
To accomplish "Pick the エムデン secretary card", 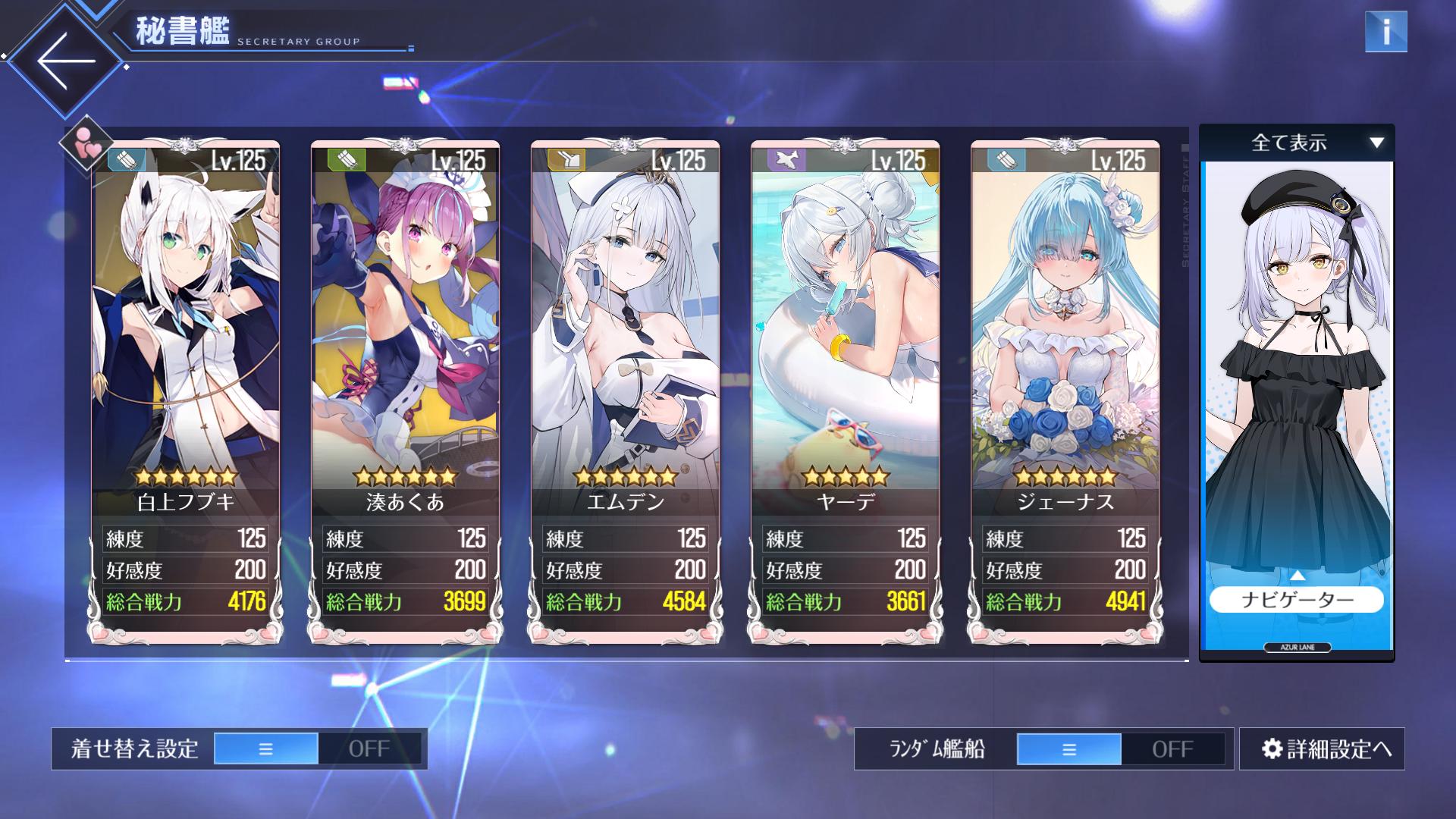I will tap(625, 341).
